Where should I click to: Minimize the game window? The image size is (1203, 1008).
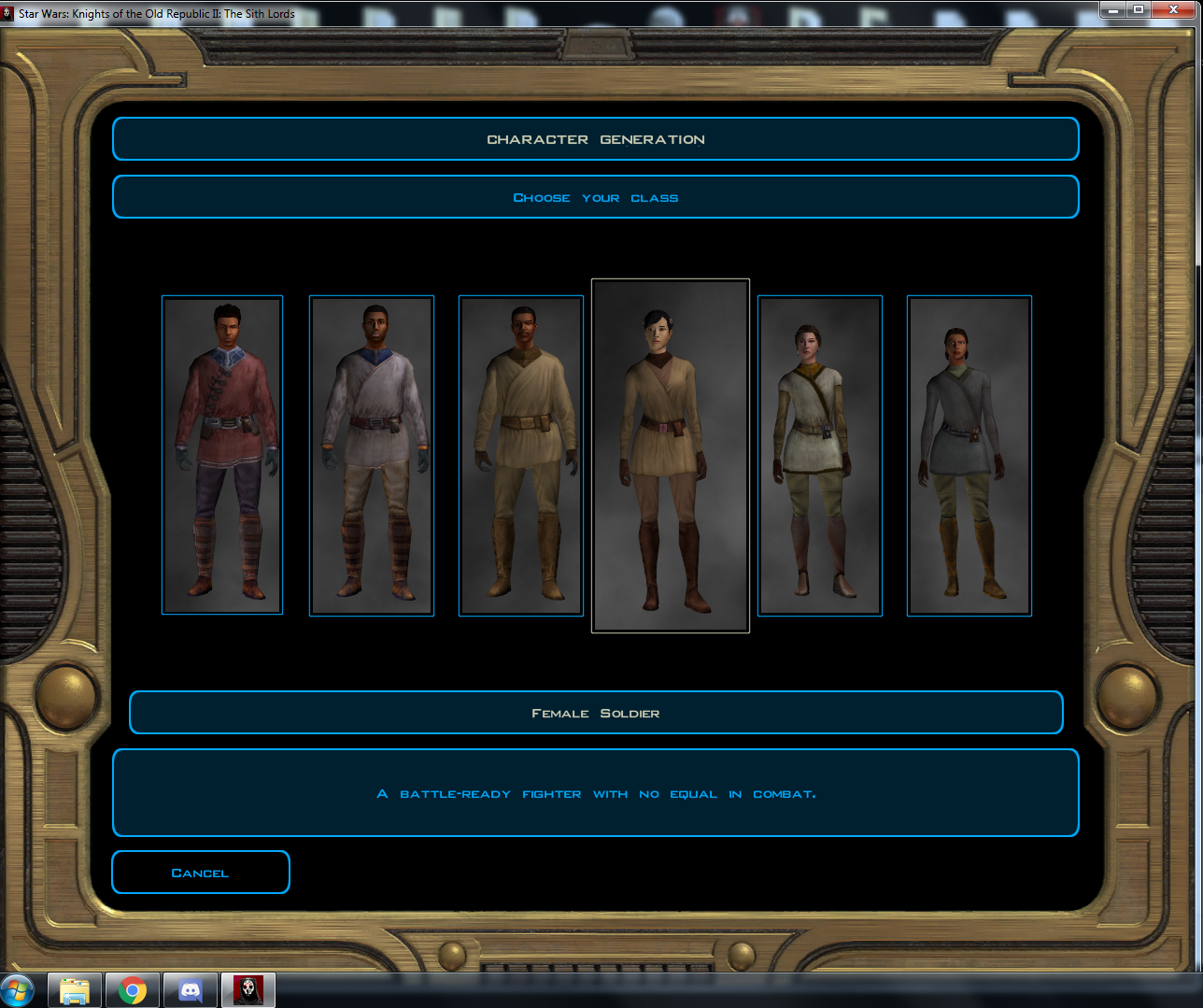(x=1112, y=9)
